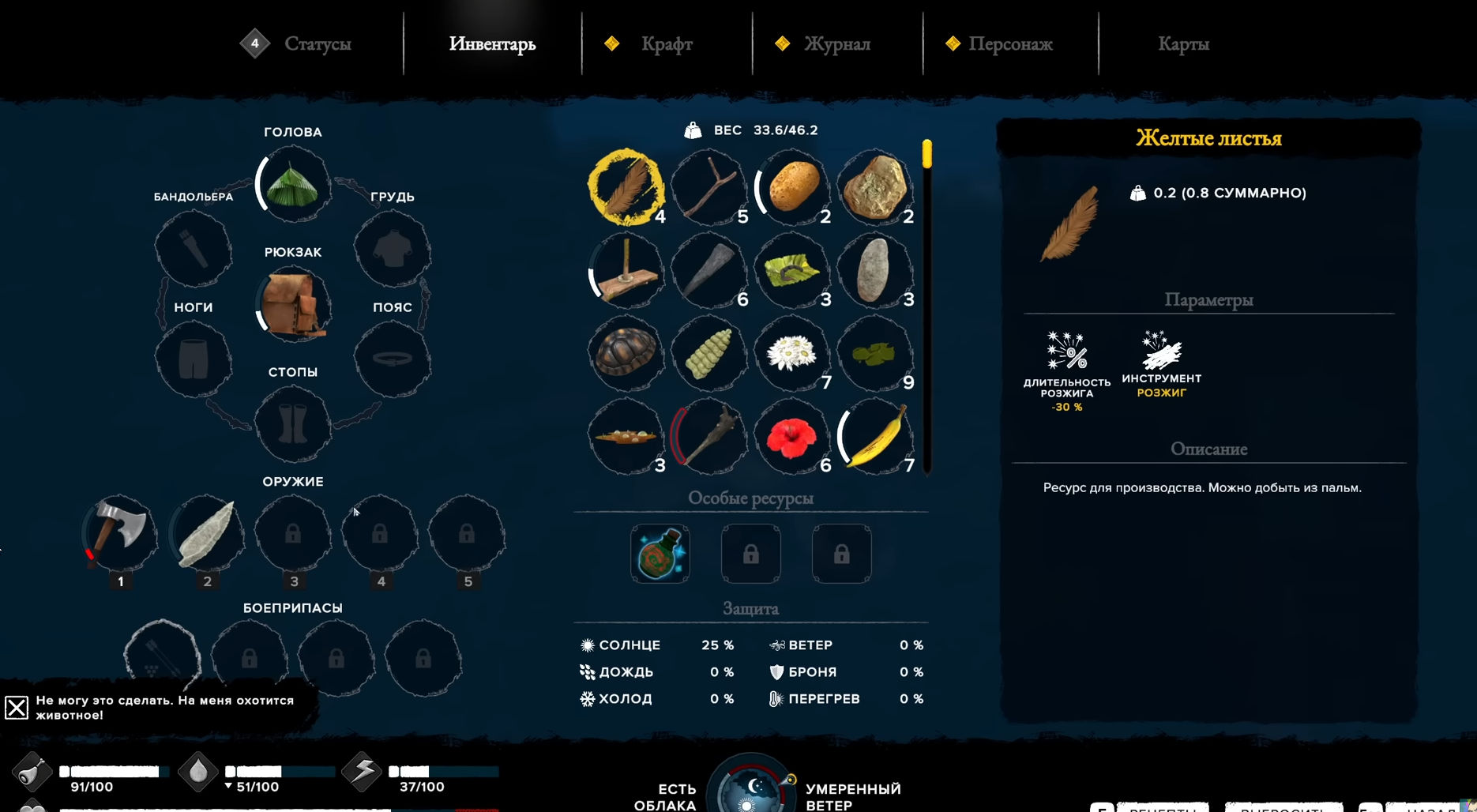Image resolution: width=1477 pixels, height=812 pixels.
Task: Switch to the Статусы tab
Action: (317, 44)
